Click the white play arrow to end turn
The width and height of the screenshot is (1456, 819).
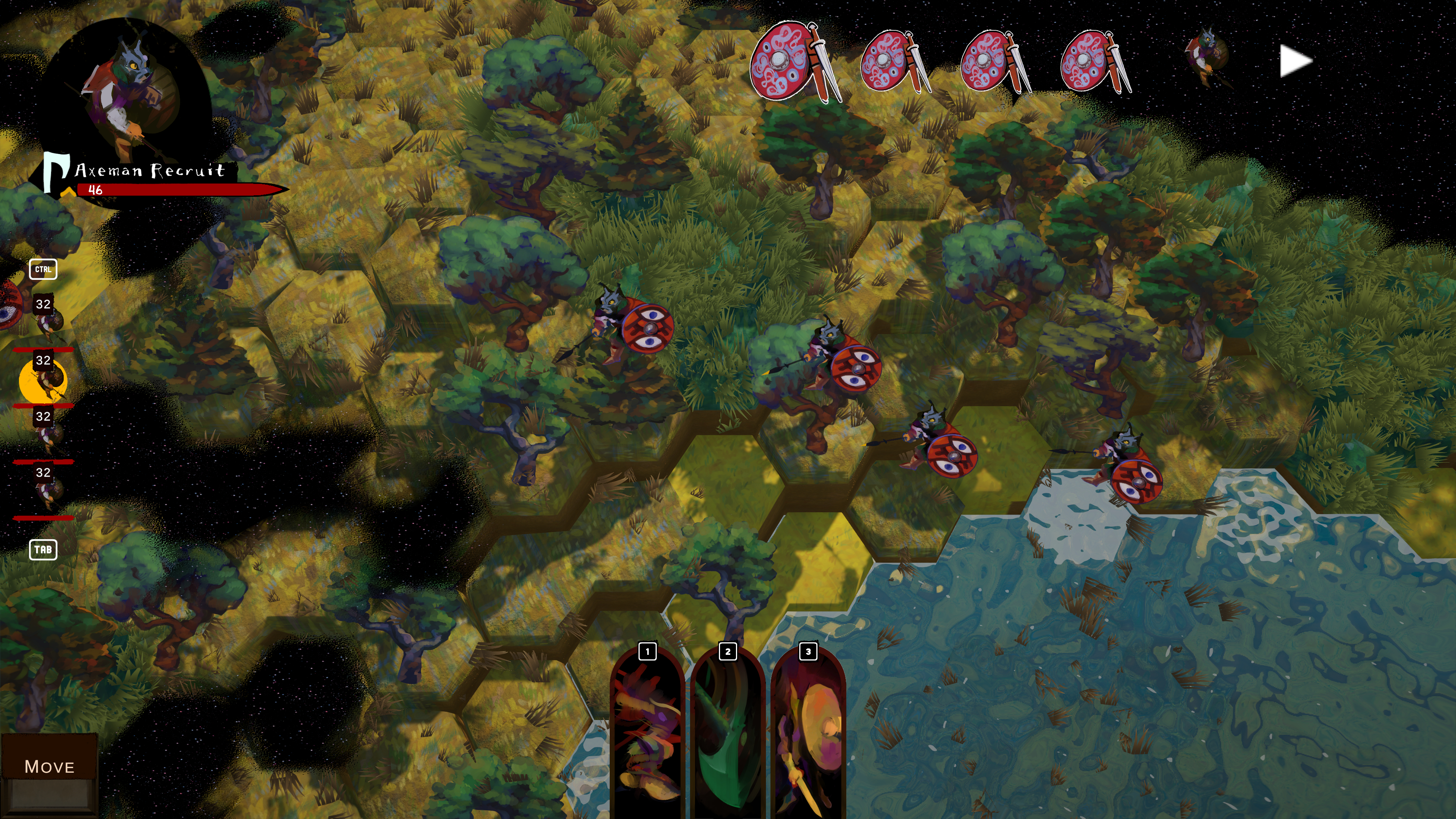pos(1295,61)
